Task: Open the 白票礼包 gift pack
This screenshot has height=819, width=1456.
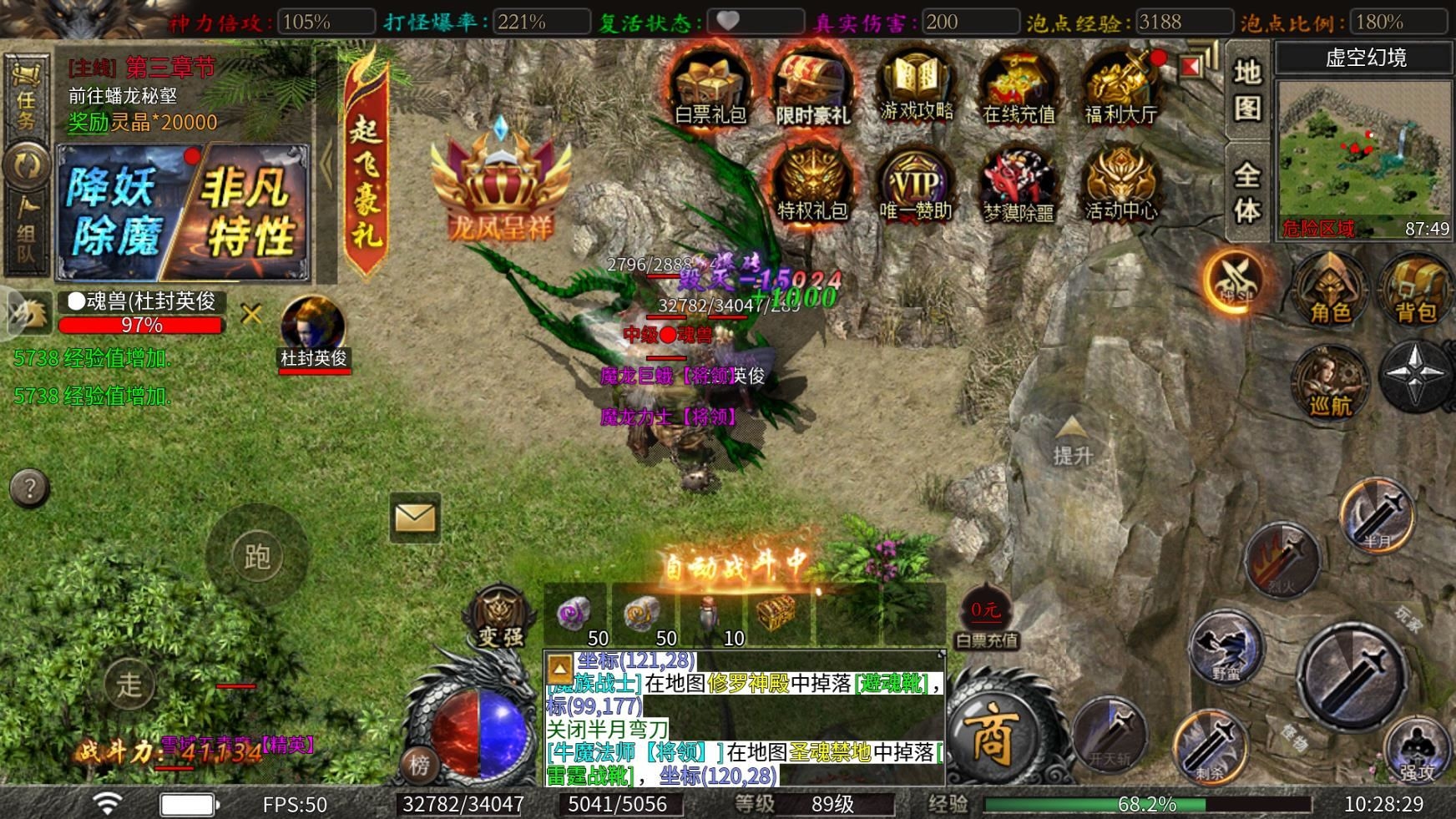Action: tap(710, 86)
